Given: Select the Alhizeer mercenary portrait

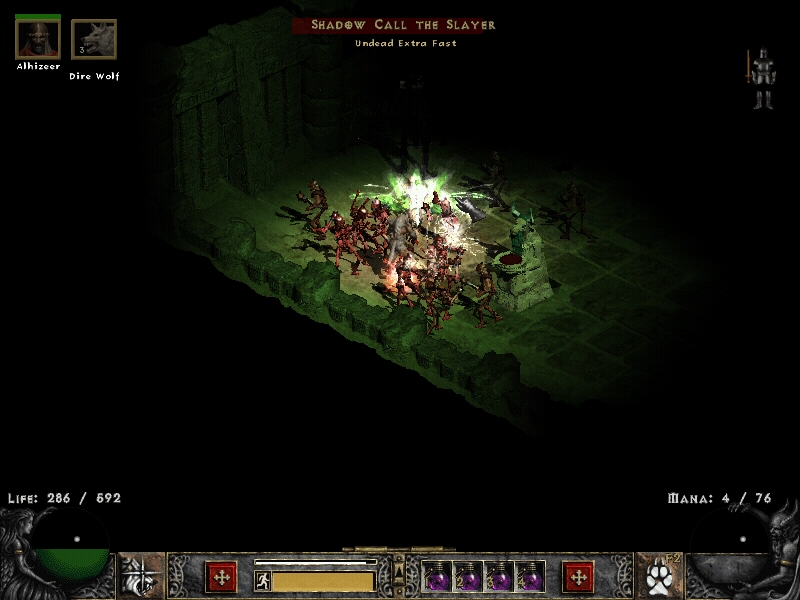Looking at the screenshot, I should pos(38,39).
